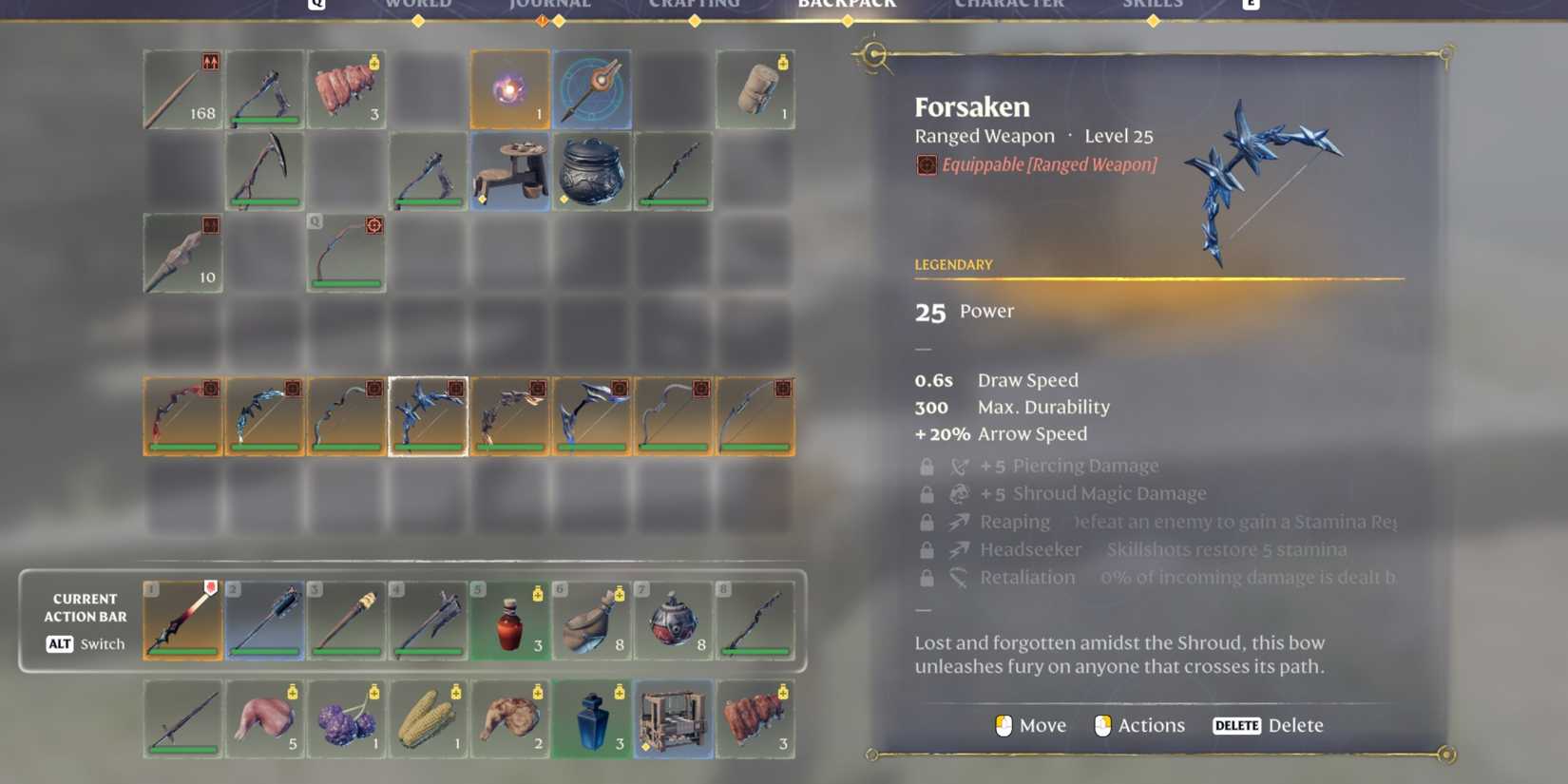Select the black cooking pot item
This screenshot has height=784, width=1568.
click(x=591, y=171)
